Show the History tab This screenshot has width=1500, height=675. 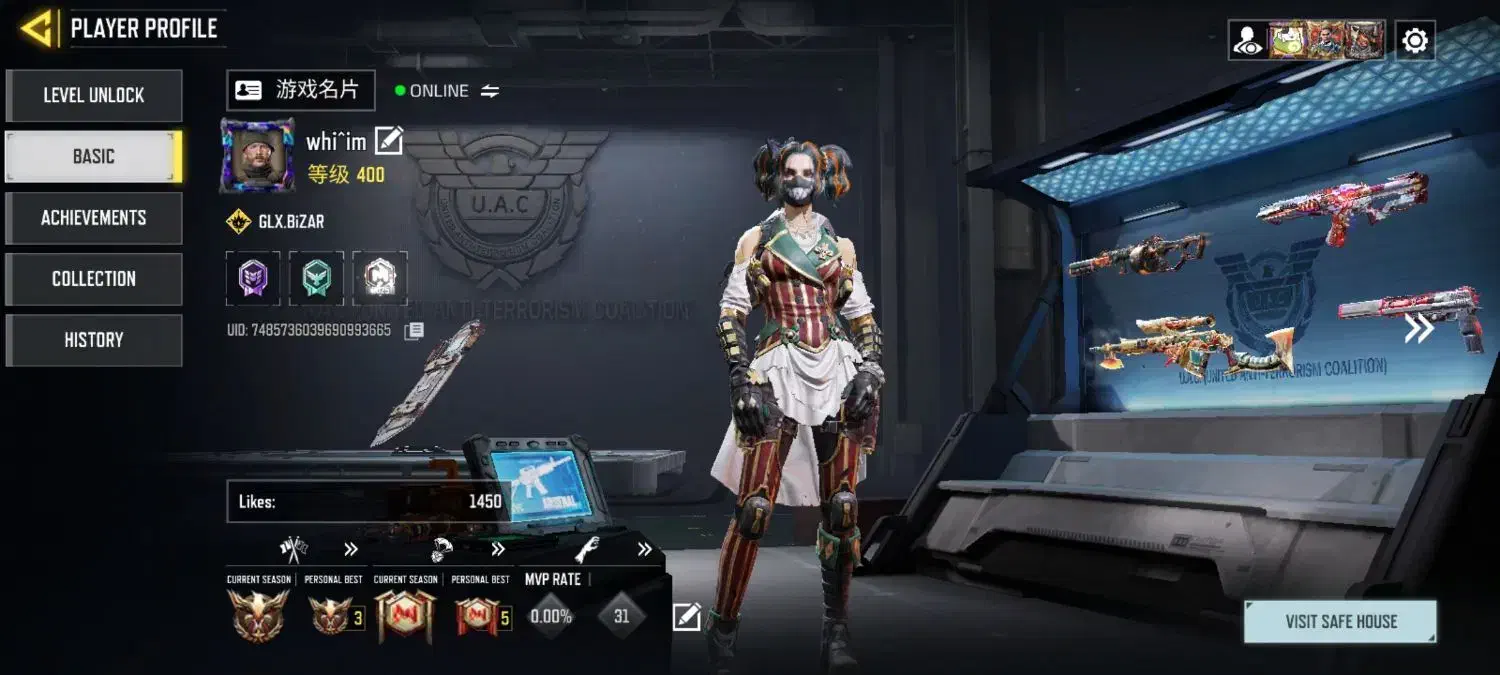94,340
